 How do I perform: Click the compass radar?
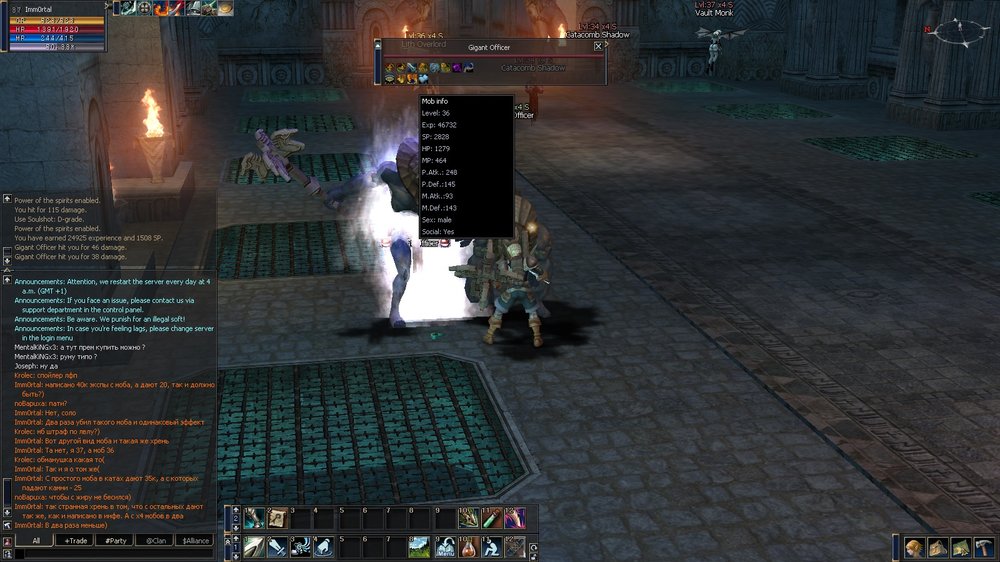957,33
